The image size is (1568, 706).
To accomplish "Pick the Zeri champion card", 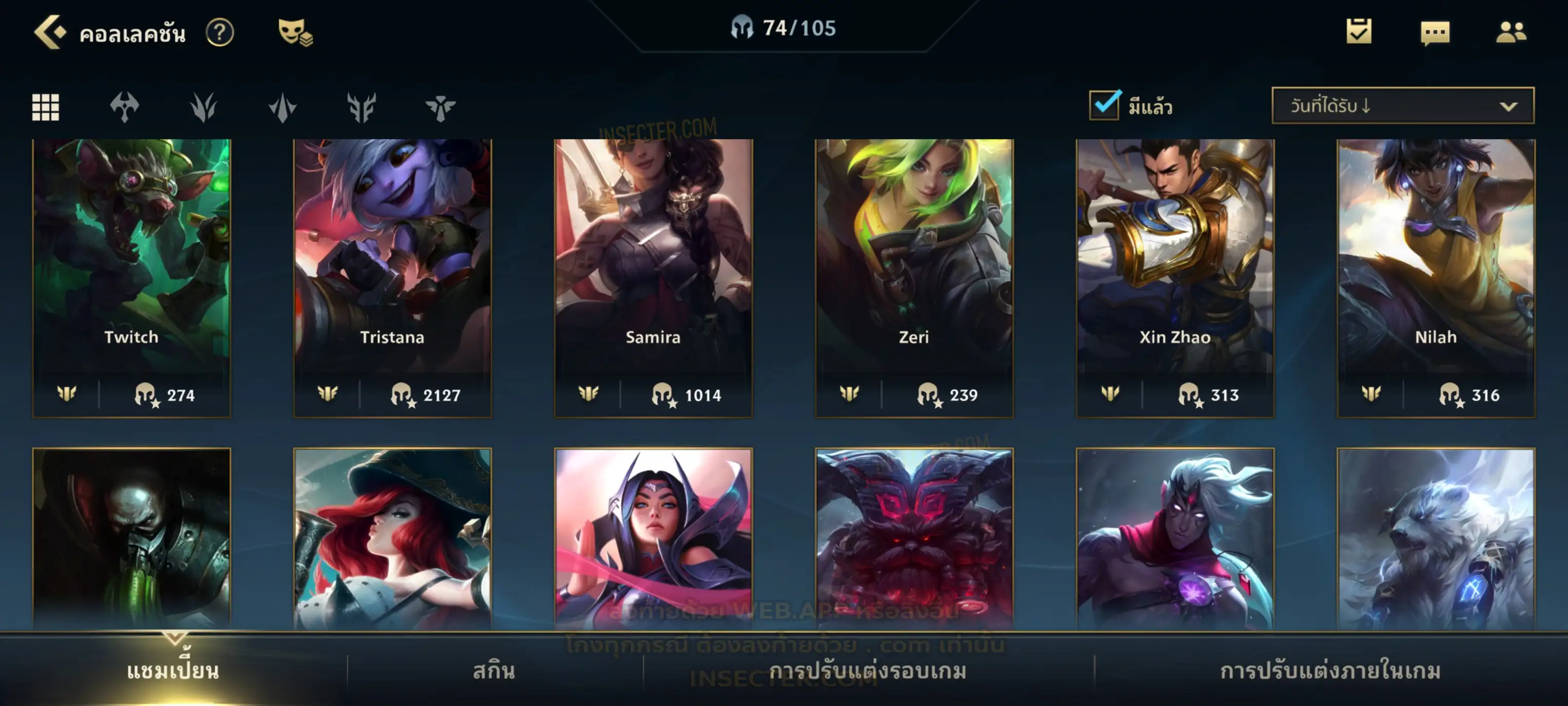I will (914, 277).
